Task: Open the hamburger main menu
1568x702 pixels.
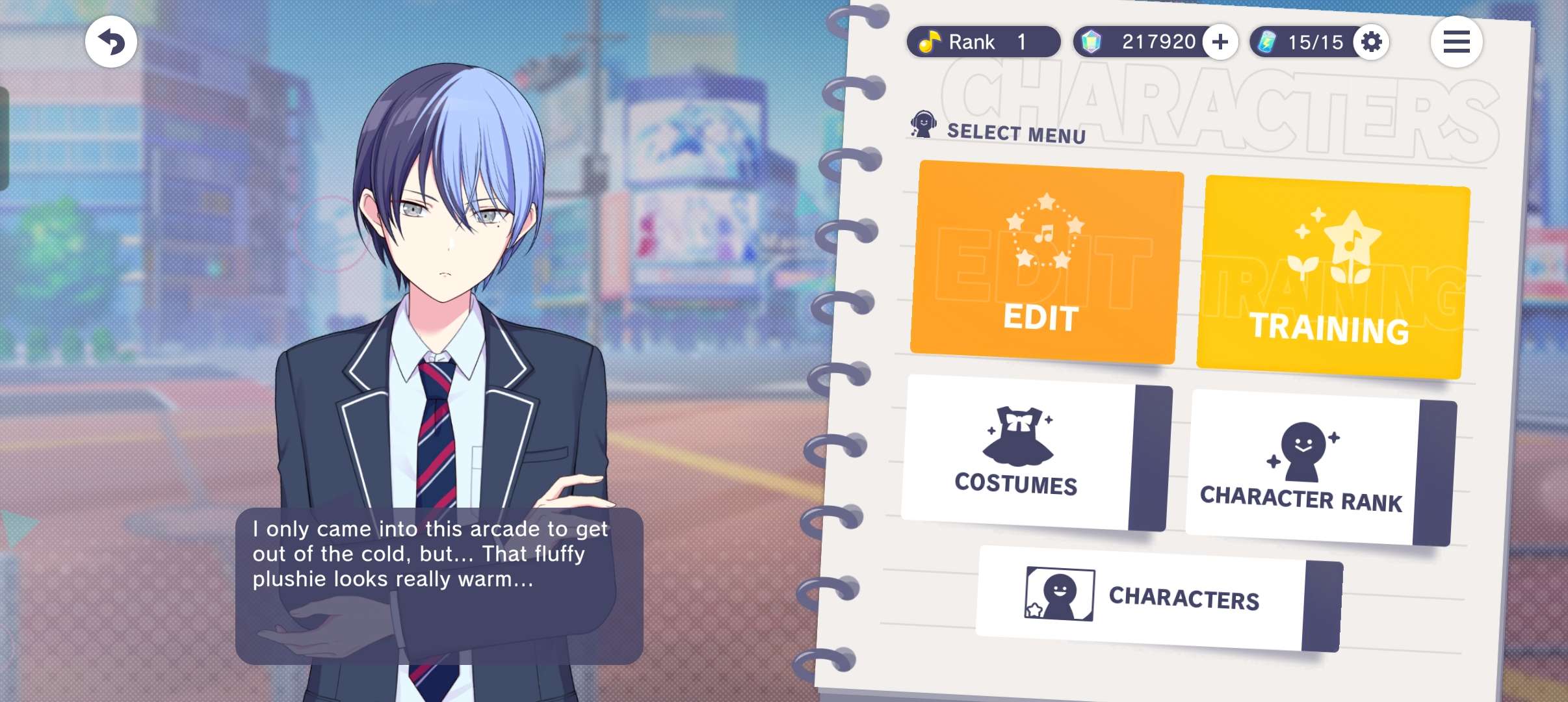Action: 1456,42
